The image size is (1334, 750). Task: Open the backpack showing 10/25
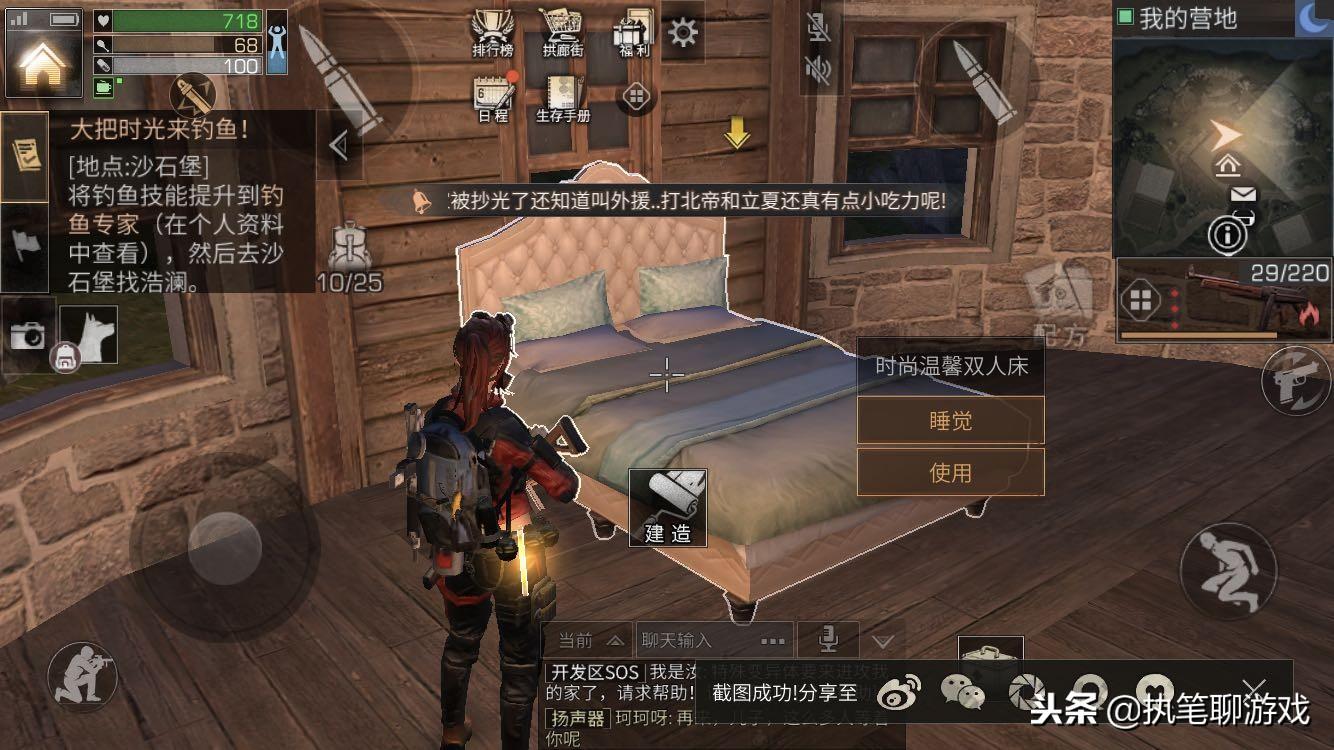point(350,255)
